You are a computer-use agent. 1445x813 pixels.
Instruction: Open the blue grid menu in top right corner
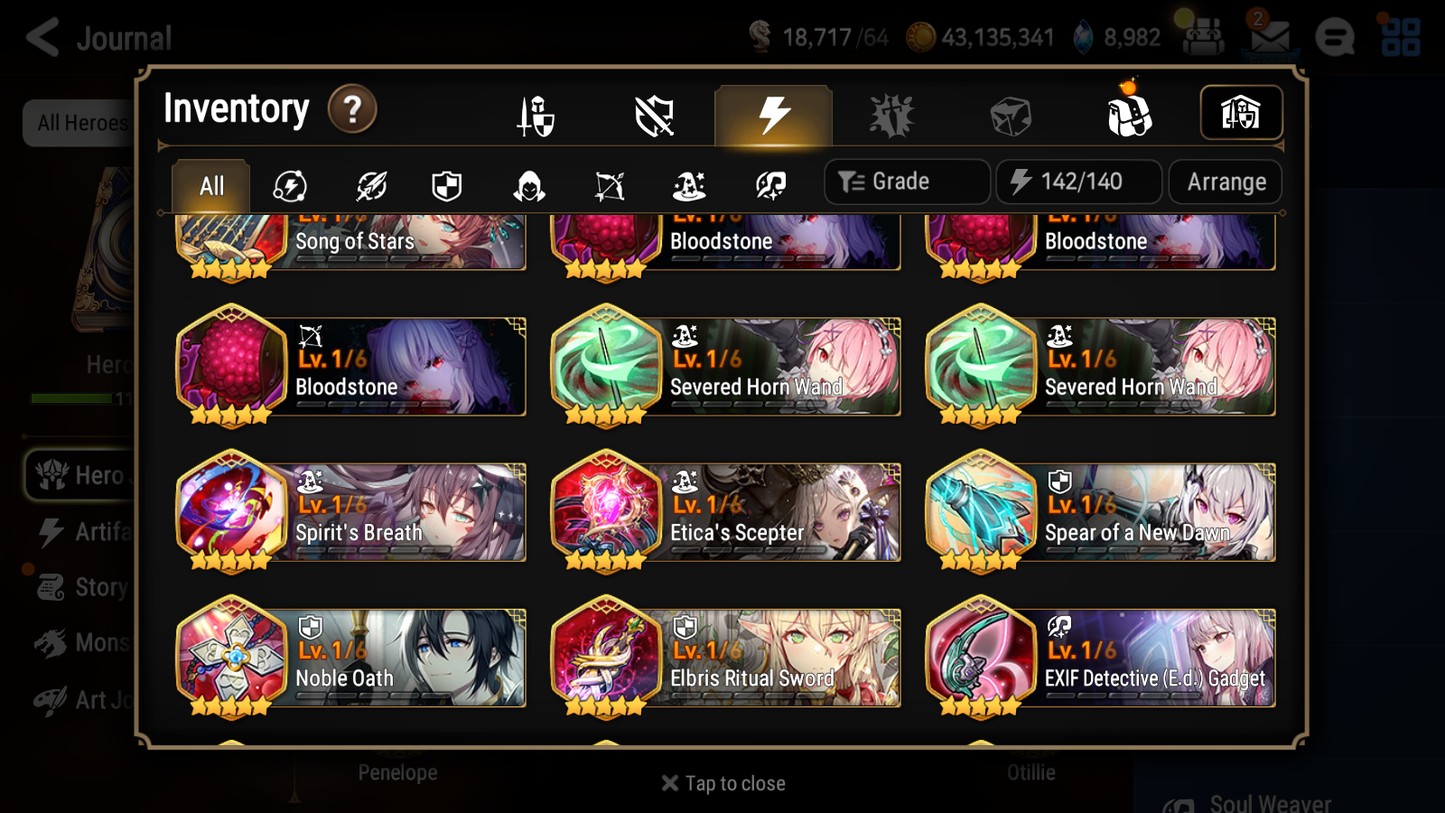click(1399, 37)
